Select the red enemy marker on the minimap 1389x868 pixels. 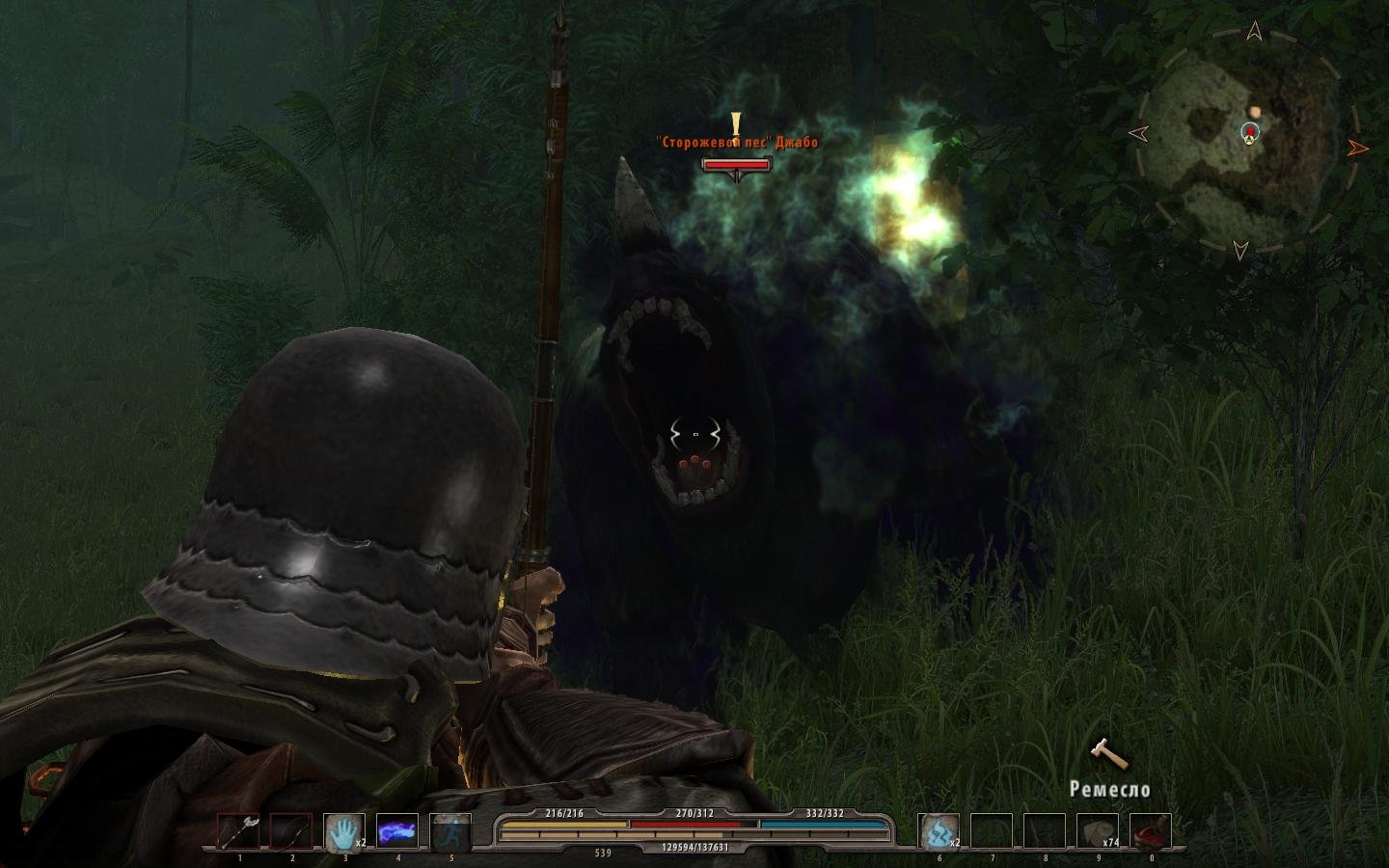(x=1251, y=130)
